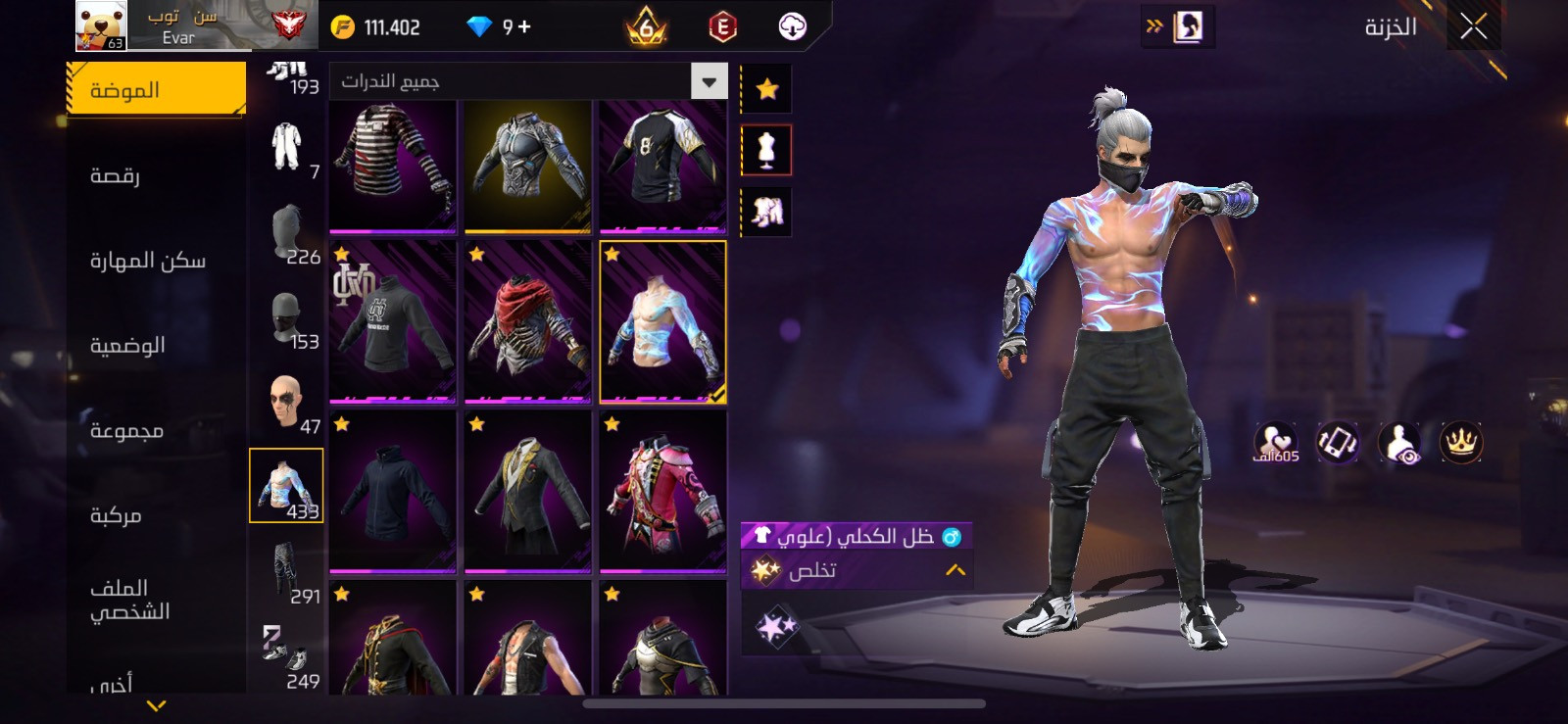Show favorites with the star filter button
The width and height of the screenshot is (1568, 724).
point(766,90)
